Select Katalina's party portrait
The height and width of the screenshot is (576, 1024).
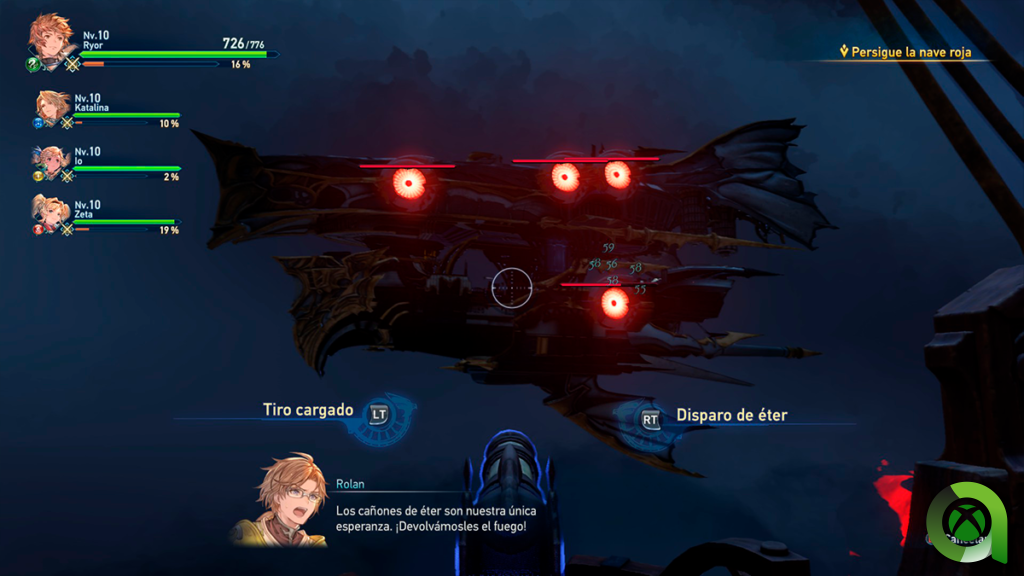(x=53, y=107)
